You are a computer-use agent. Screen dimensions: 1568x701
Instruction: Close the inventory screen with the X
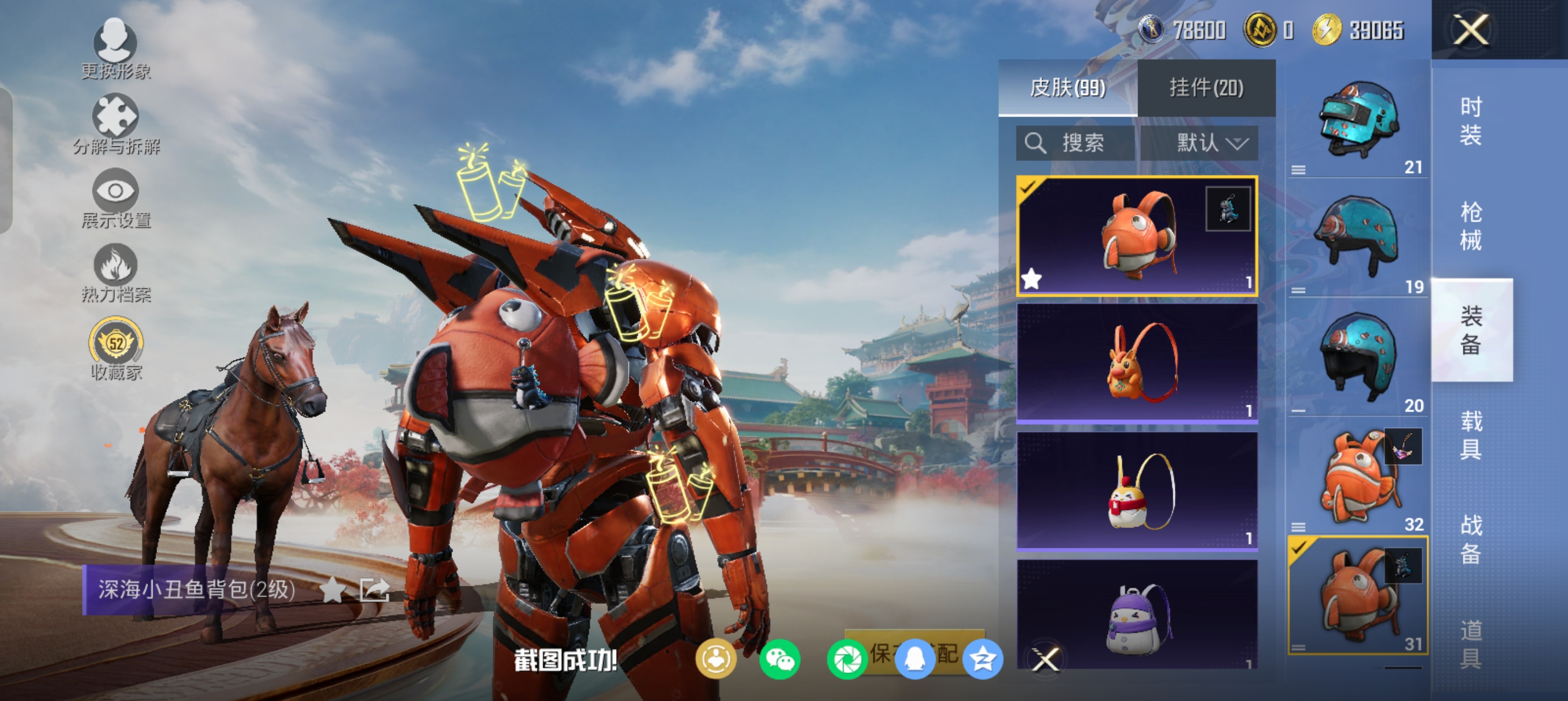1471,29
